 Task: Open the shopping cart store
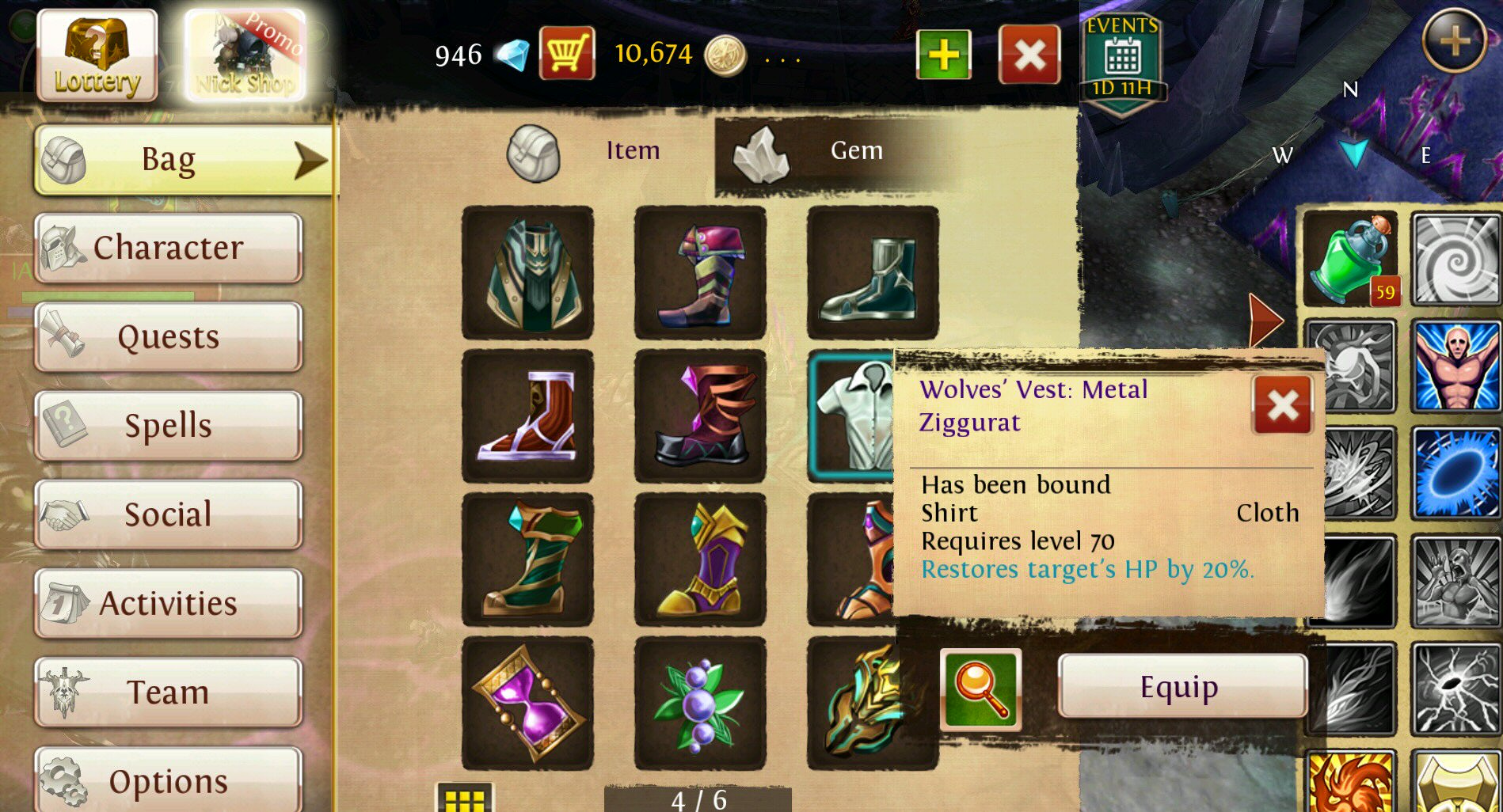click(x=567, y=54)
